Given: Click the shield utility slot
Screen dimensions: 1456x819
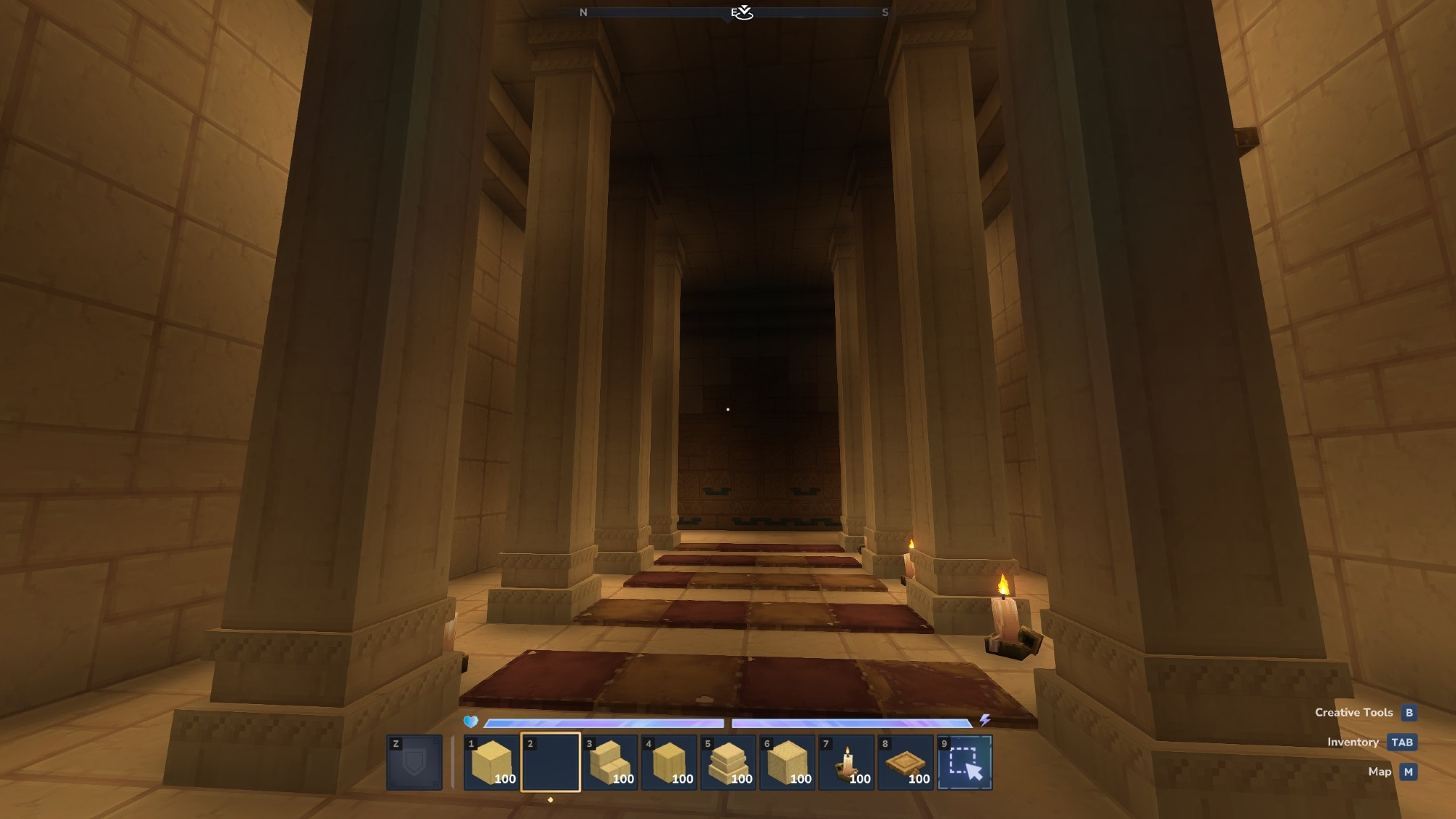Looking at the screenshot, I should (x=414, y=762).
